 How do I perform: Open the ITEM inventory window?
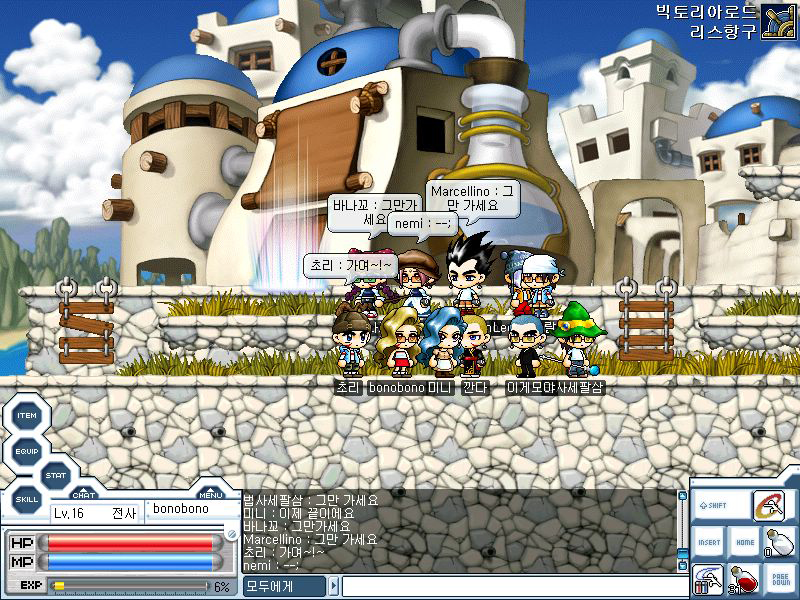27,416
